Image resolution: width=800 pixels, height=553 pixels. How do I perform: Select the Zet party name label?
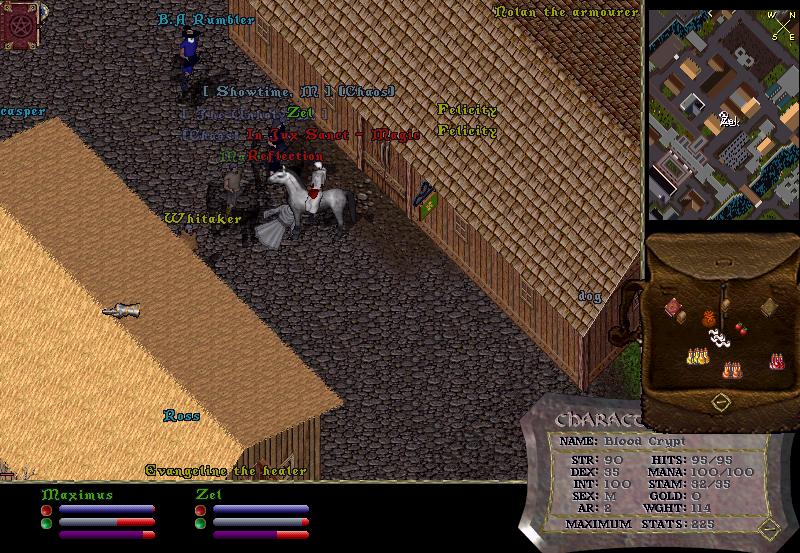[x=208, y=494]
